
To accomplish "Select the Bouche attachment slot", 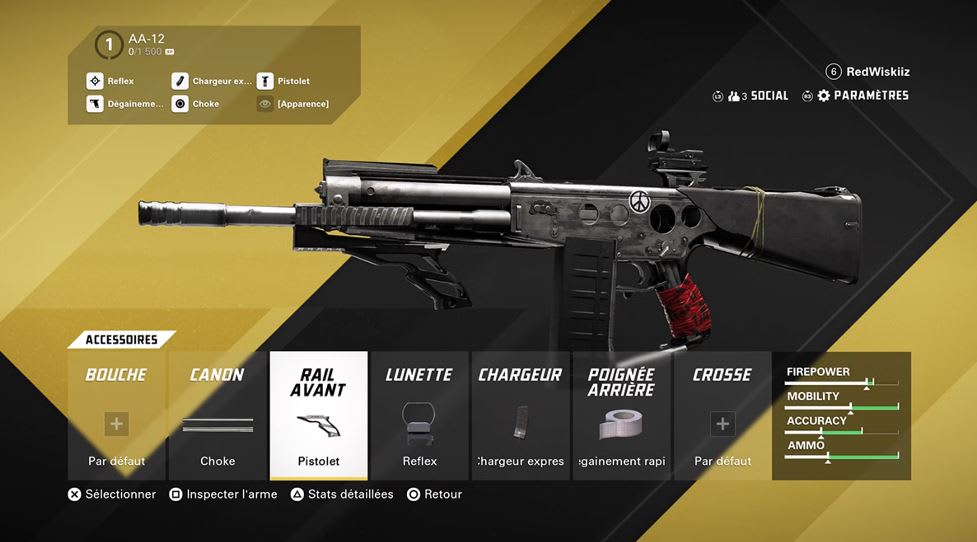I will click(x=116, y=415).
